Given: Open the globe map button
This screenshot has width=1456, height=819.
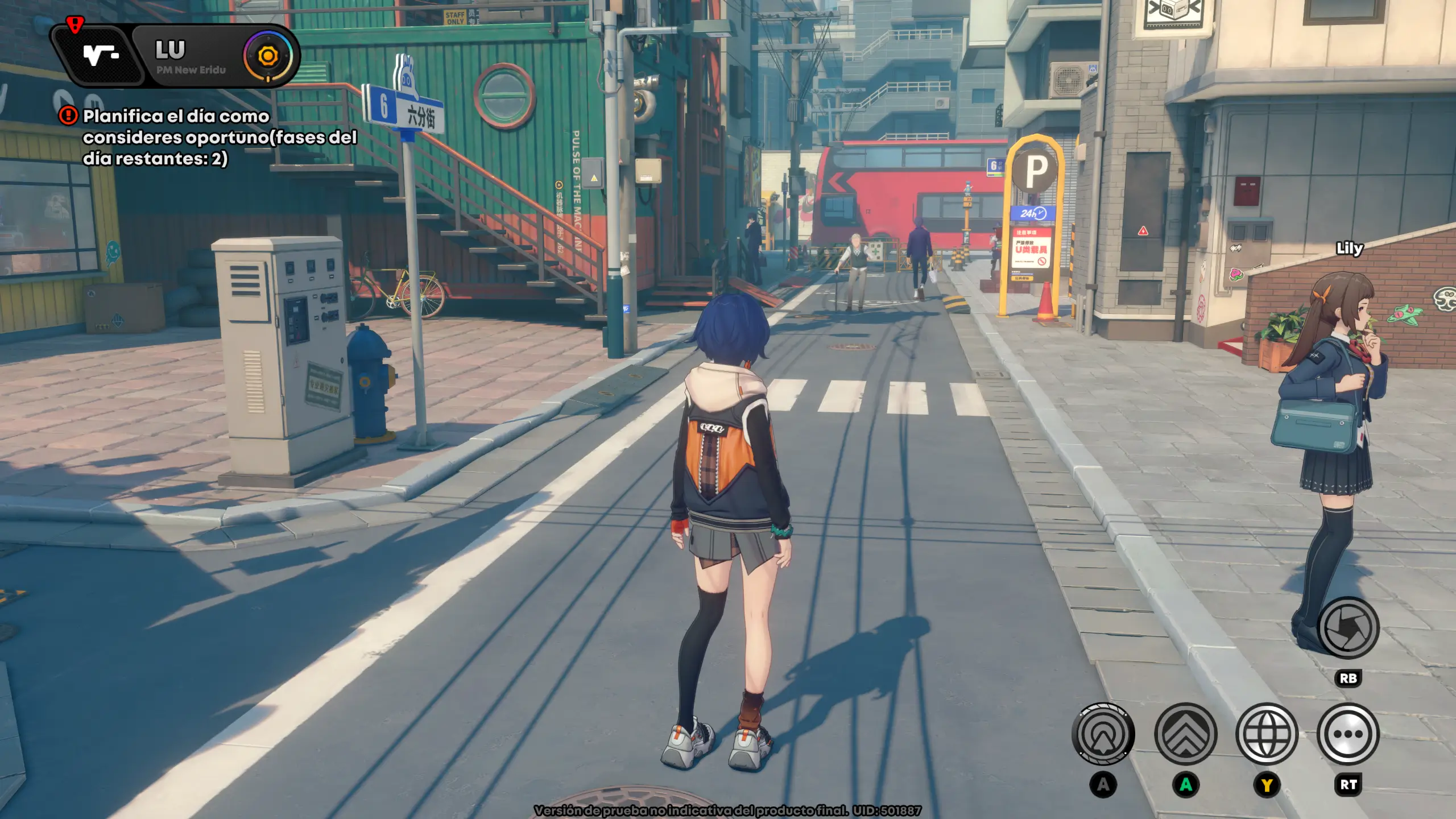Looking at the screenshot, I should (1267, 734).
